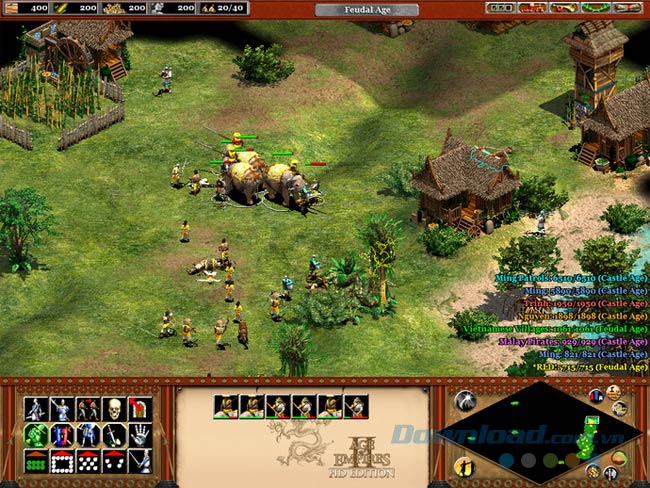Set the green aggressive stance
The width and height of the screenshot is (650, 488).
click(36, 435)
